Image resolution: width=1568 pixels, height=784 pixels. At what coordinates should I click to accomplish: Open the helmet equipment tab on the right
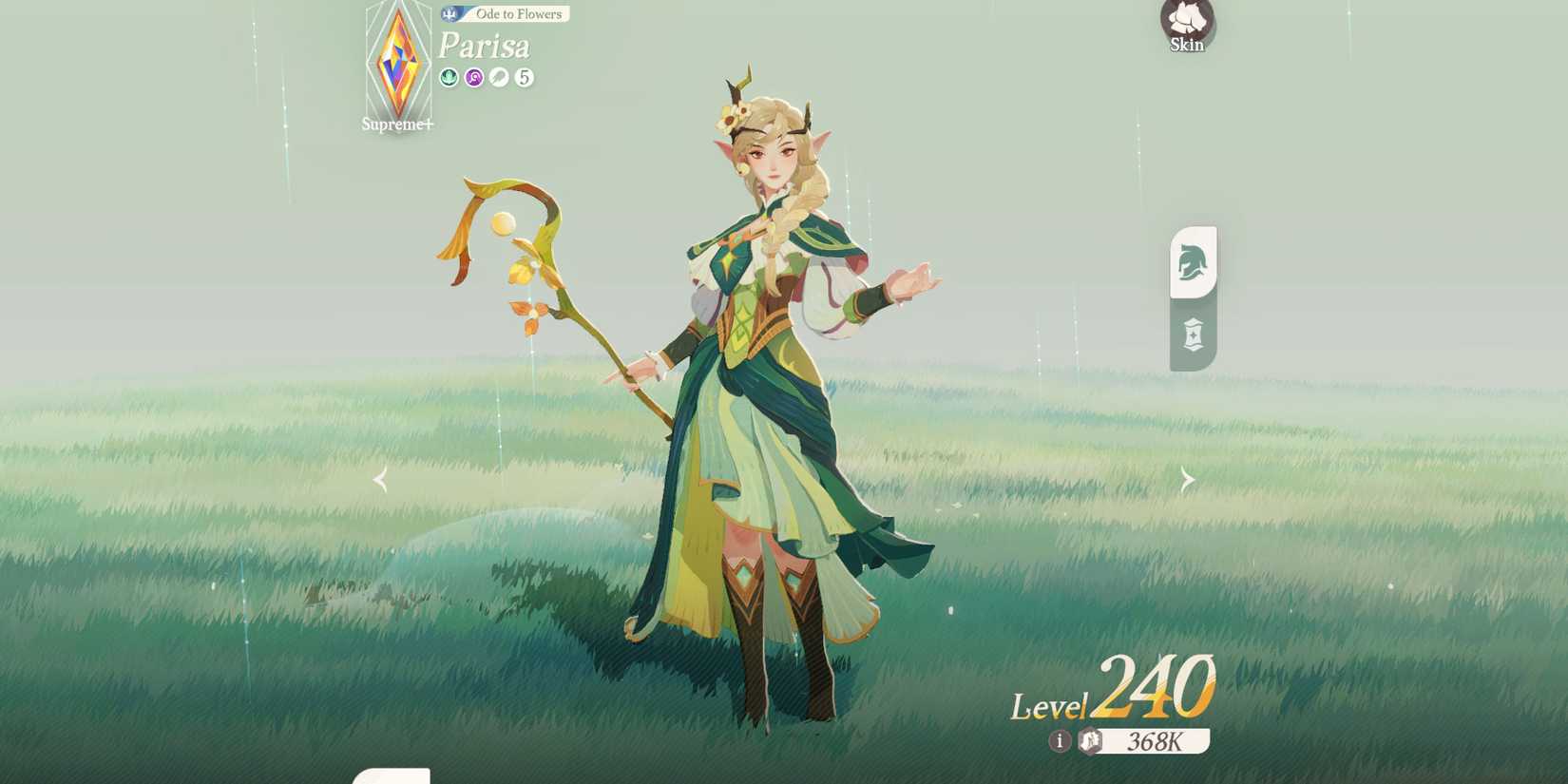click(1193, 264)
